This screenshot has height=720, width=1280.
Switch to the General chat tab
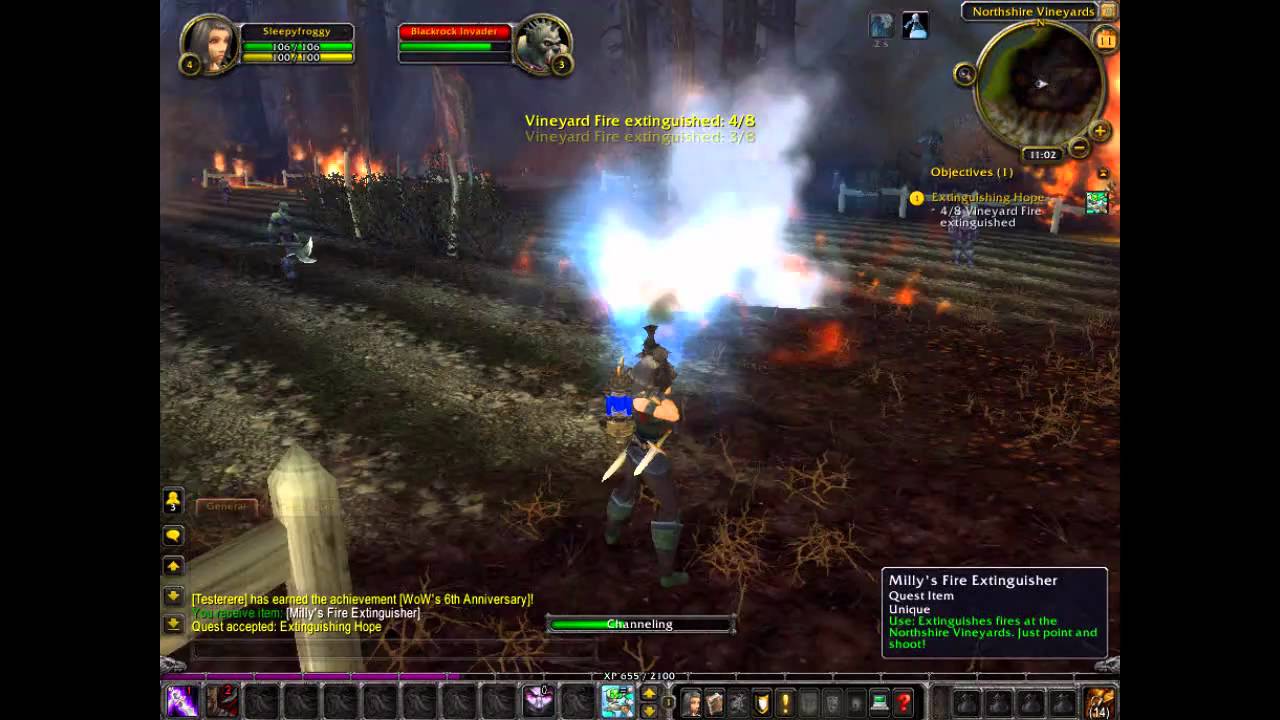point(226,507)
